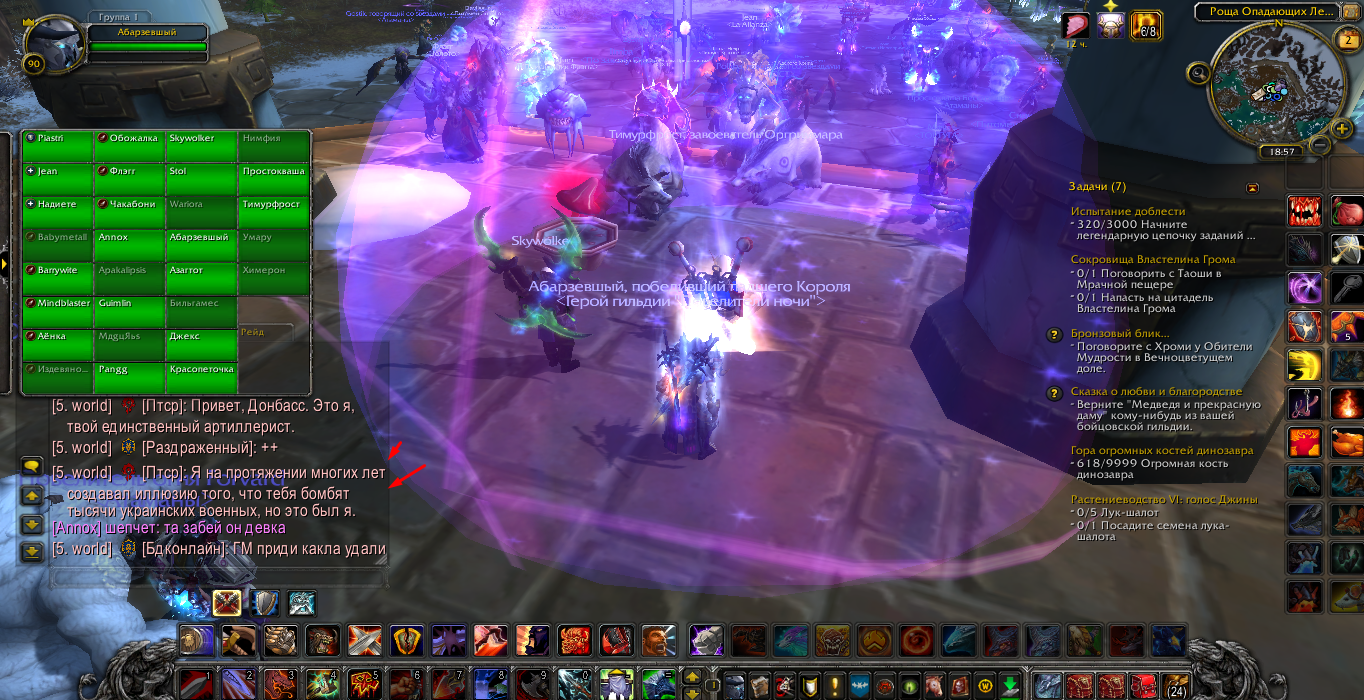This screenshot has width=1364, height=700.
Task: Zoom in the minimap with plus button
Action: (1343, 128)
